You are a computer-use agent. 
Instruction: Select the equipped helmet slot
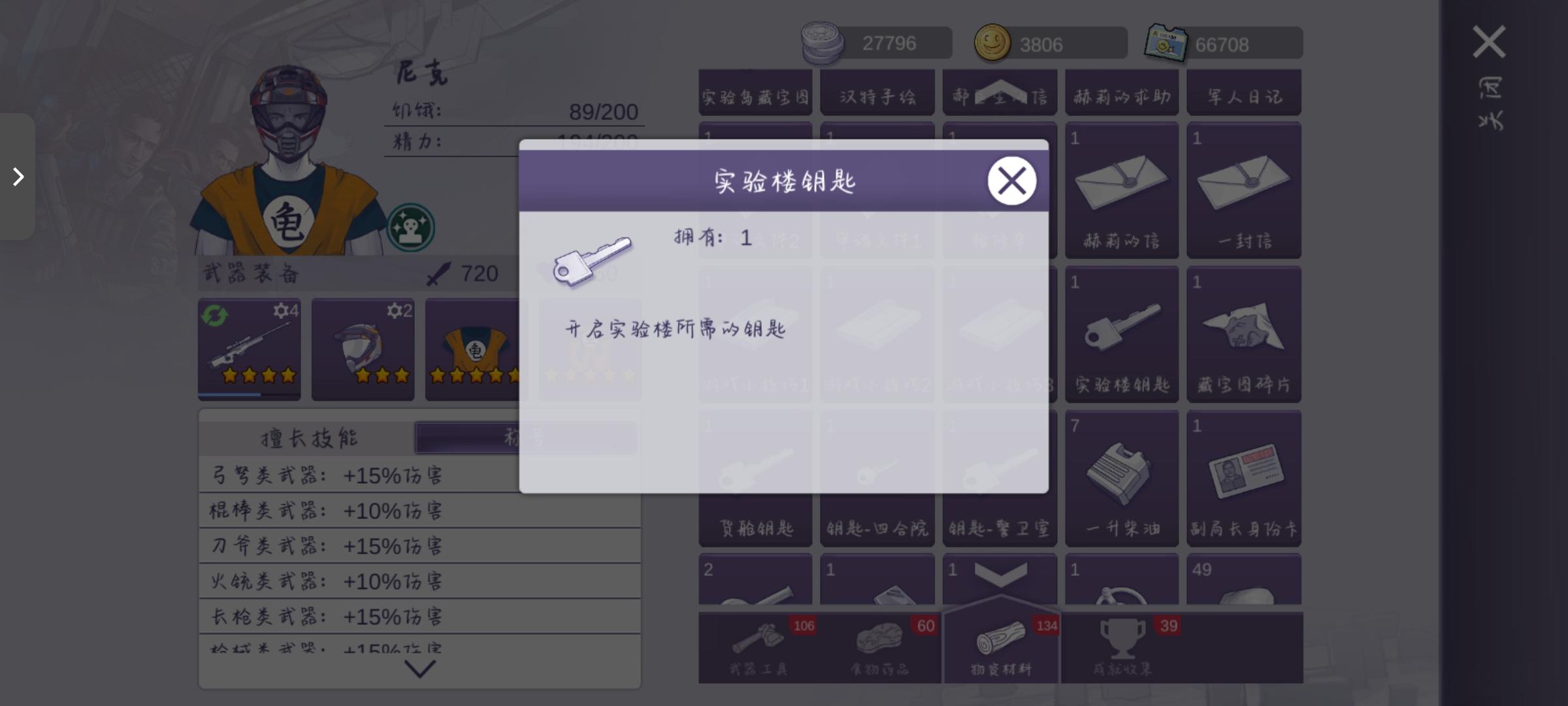(363, 350)
